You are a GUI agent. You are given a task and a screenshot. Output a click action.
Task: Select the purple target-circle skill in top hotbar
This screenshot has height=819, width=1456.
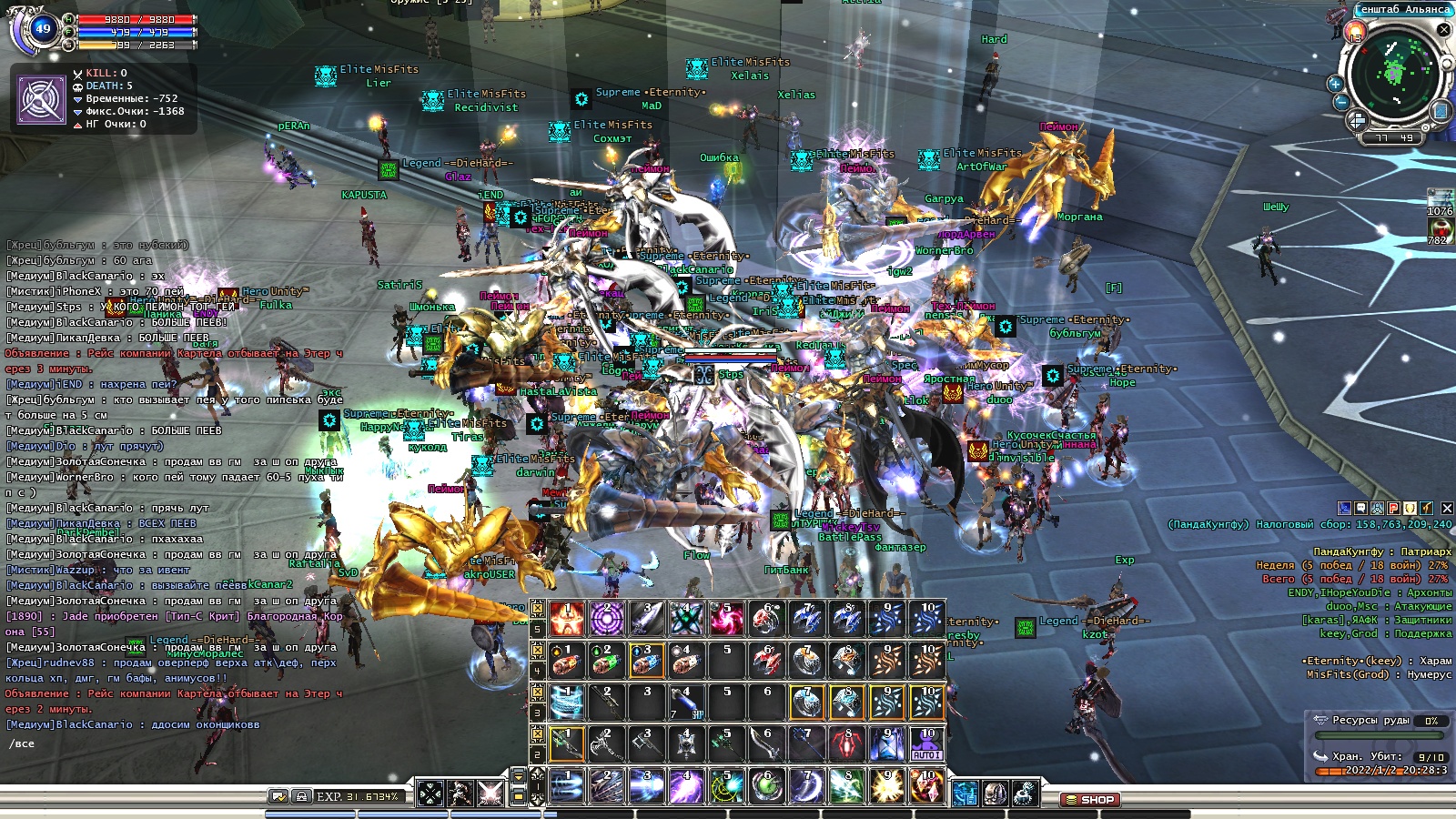pos(606,619)
